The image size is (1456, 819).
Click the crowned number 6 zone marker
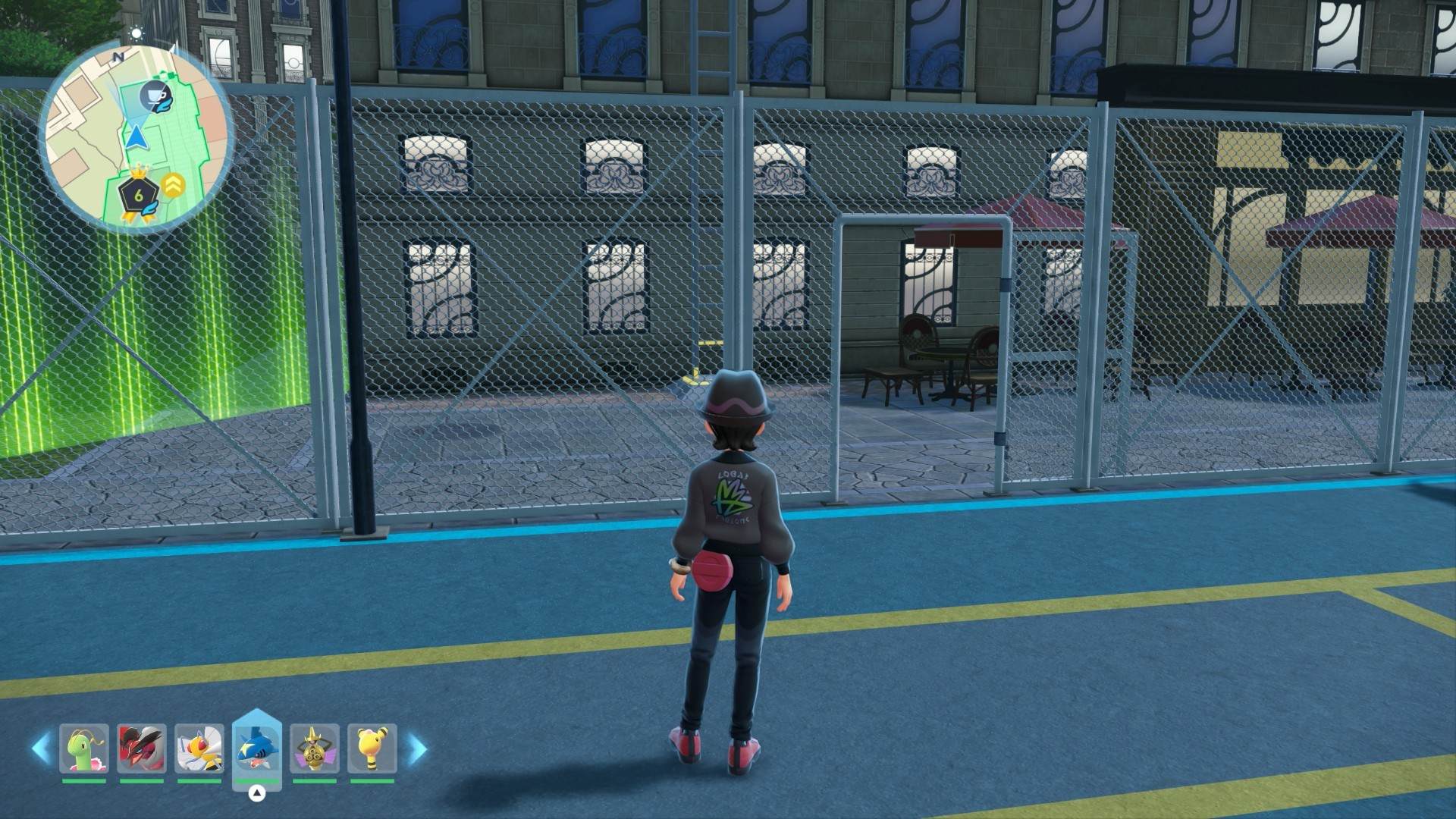click(x=138, y=195)
